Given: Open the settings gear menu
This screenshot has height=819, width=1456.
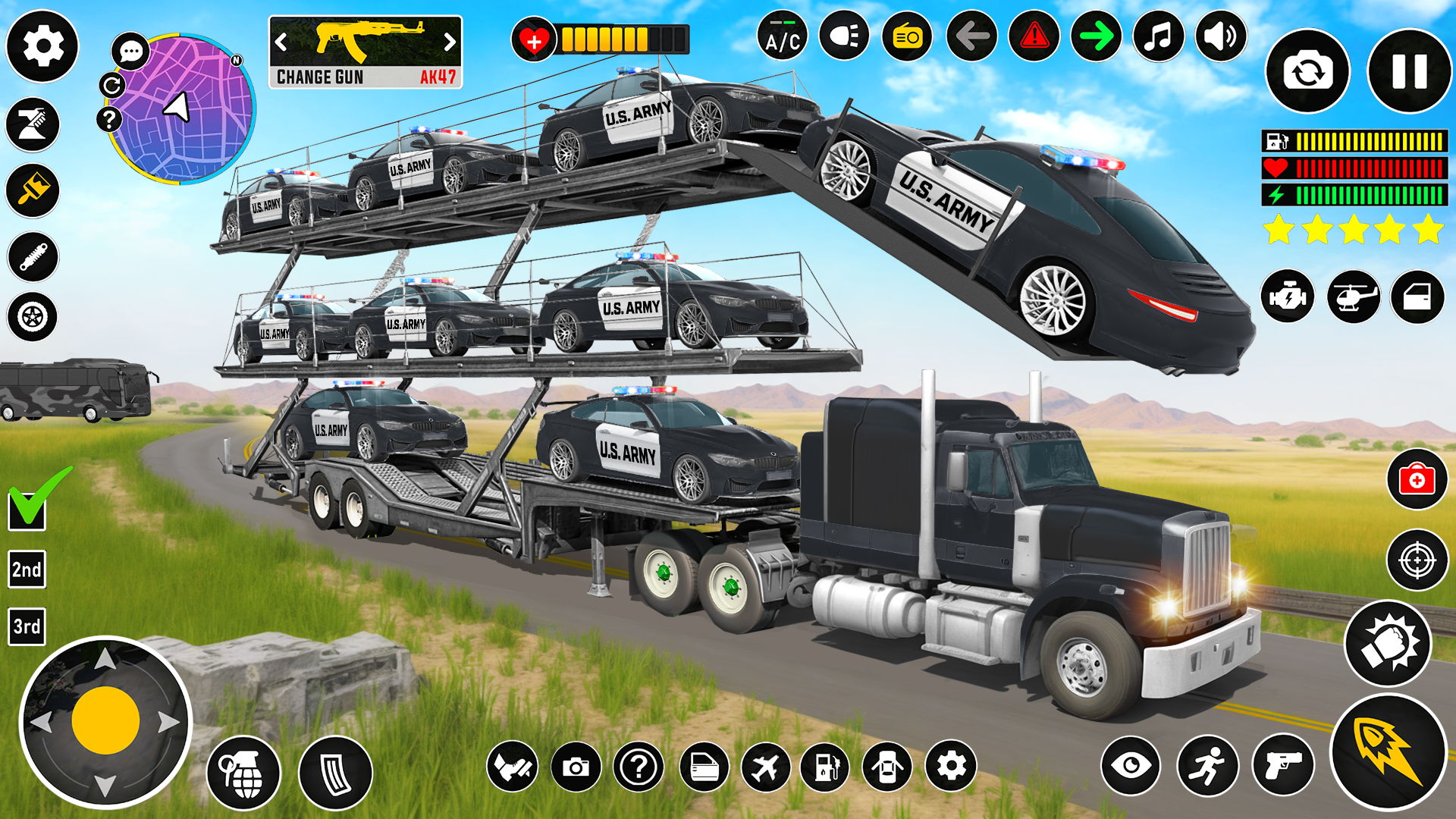Looking at the screenshot, I should point(42,47).
